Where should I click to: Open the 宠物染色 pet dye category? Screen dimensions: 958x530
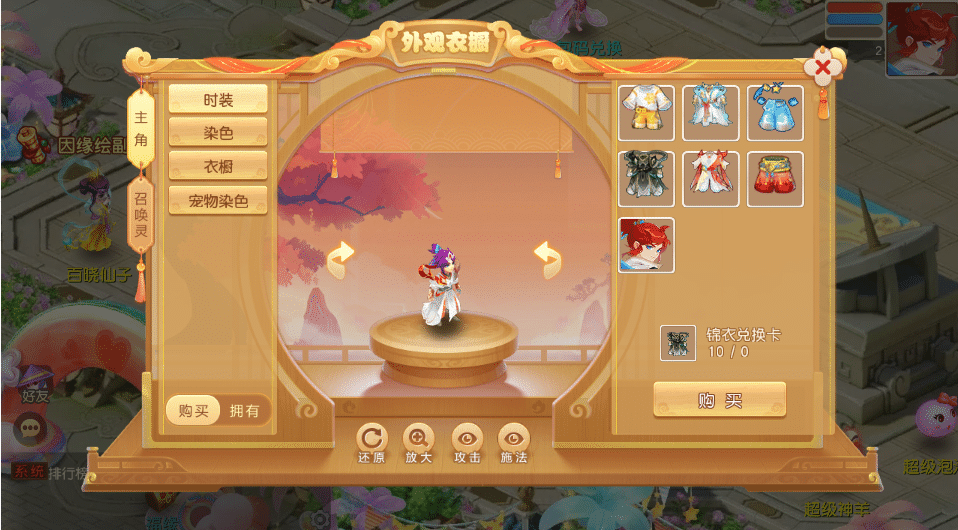pyautogui.click(x=218, y=199)
